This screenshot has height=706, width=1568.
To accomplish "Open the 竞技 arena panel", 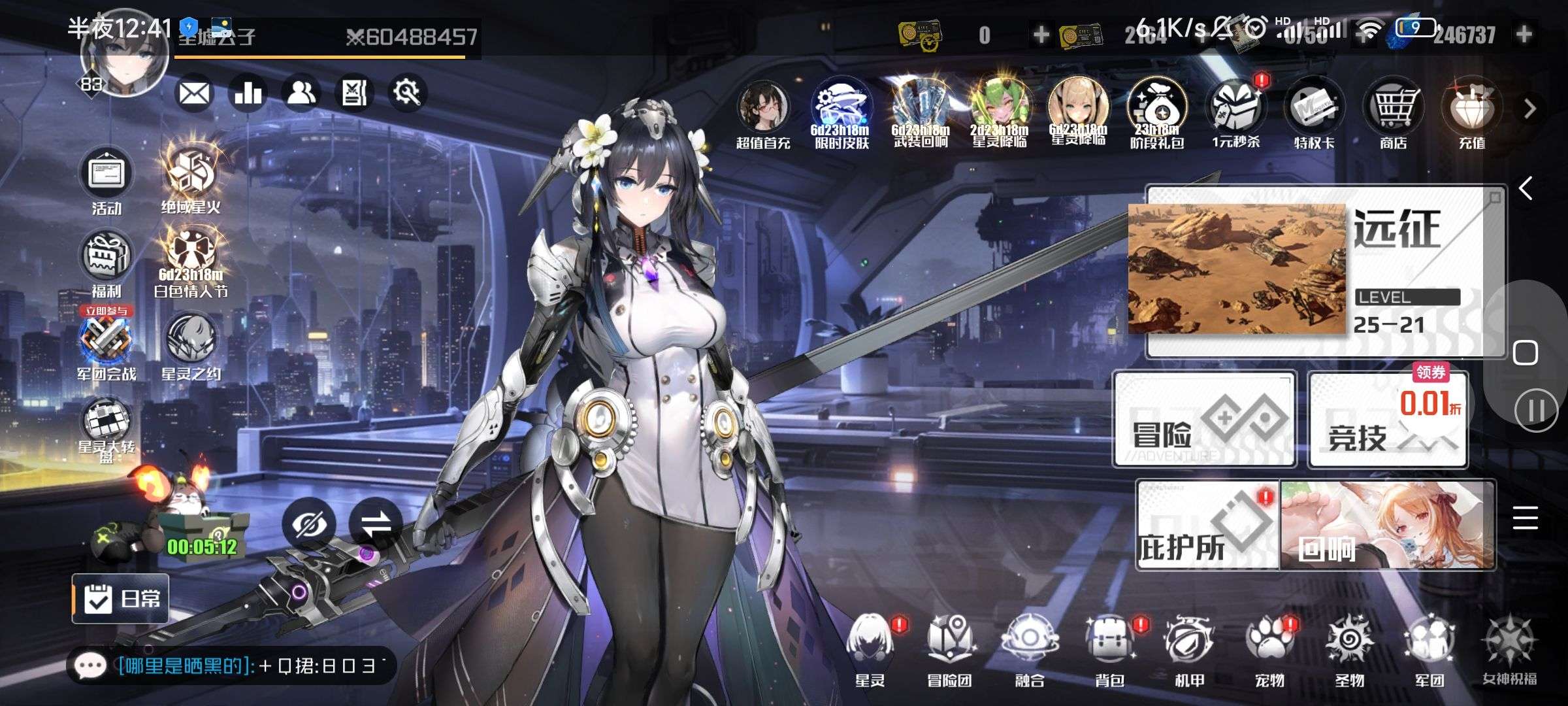I will pos(1388,420).
